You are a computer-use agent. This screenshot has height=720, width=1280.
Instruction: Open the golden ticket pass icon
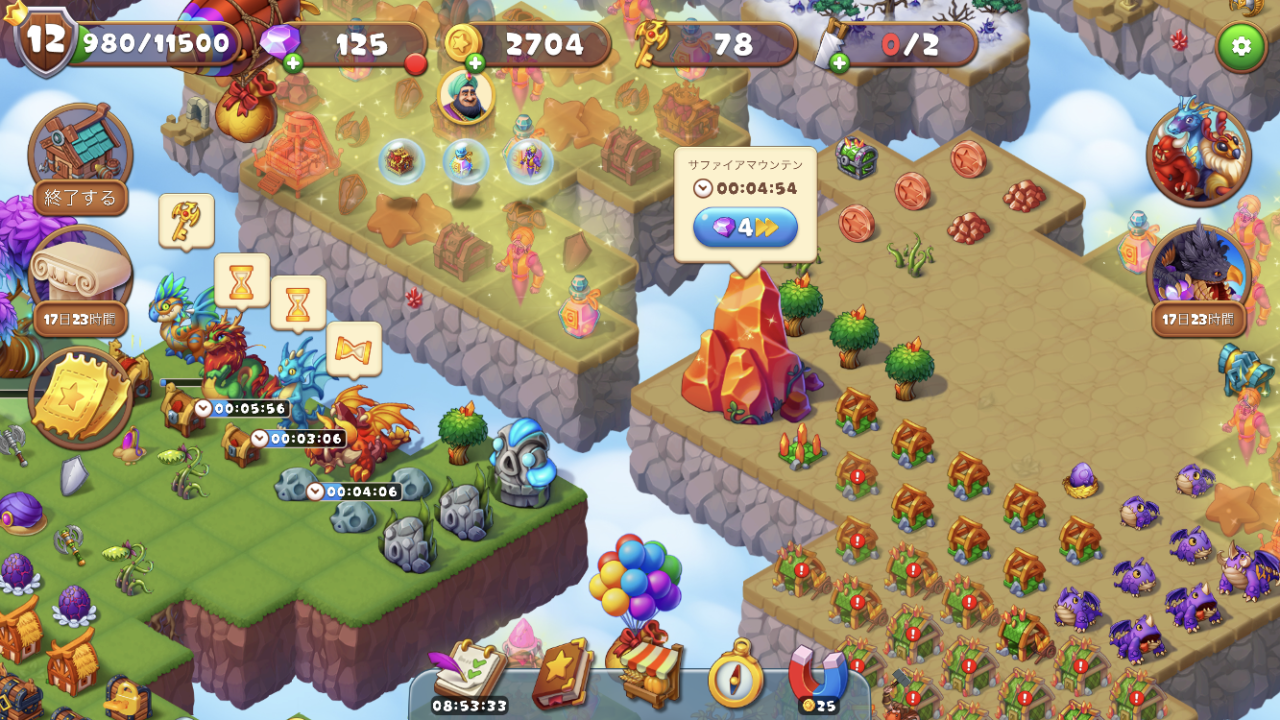tap(80, 396)
